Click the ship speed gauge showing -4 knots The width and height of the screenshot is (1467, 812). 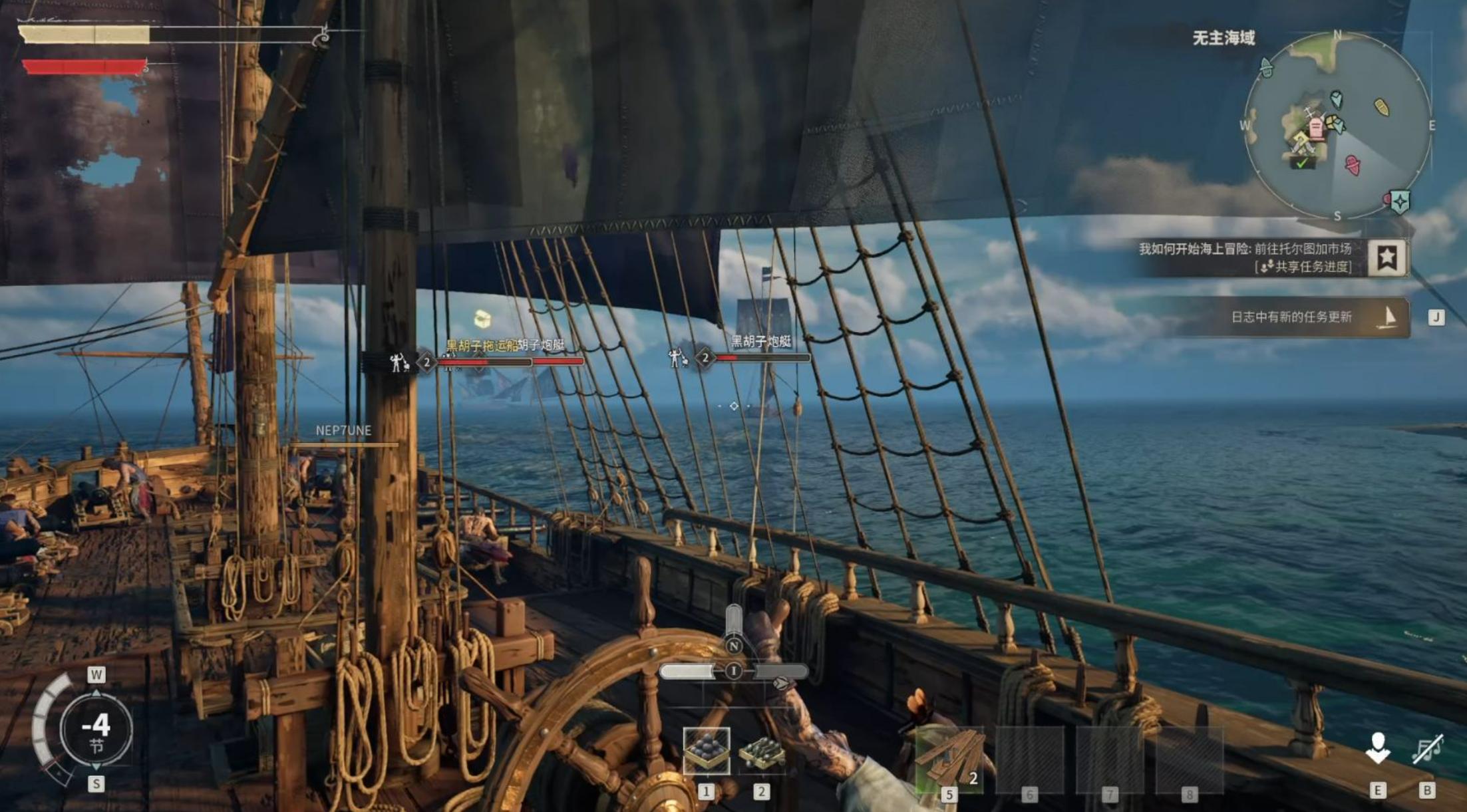pos(96,730)
